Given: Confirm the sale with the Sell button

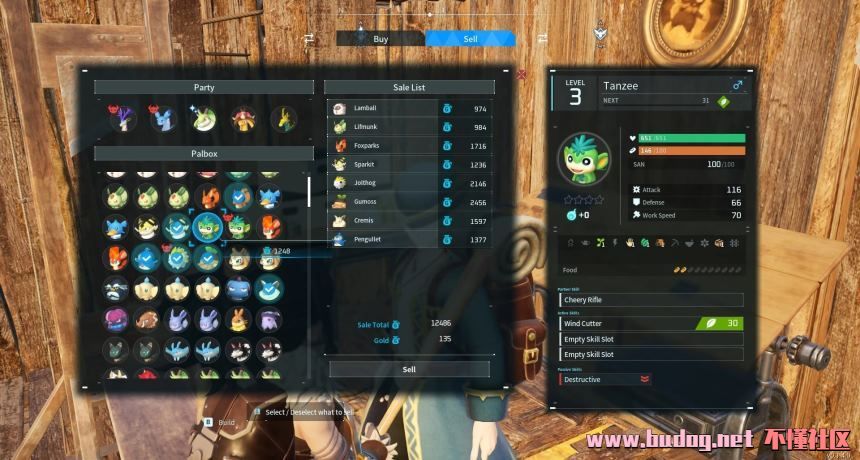Looking at the screenshot, I should pos(409,369).
